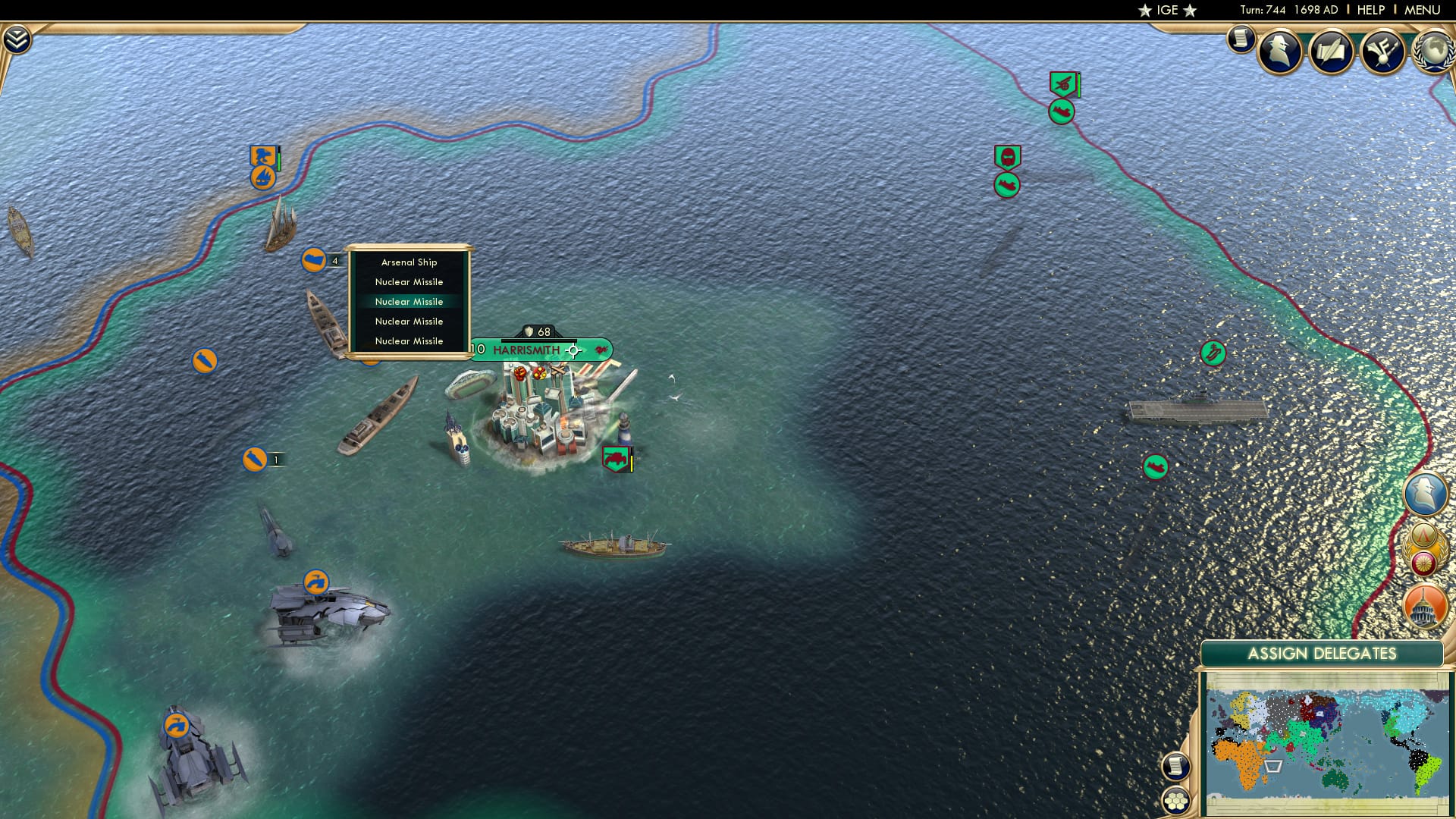Expand the stacked unit count showing 4
Image resolution: width=1456 pixels, height=819 pixels.
334,260
